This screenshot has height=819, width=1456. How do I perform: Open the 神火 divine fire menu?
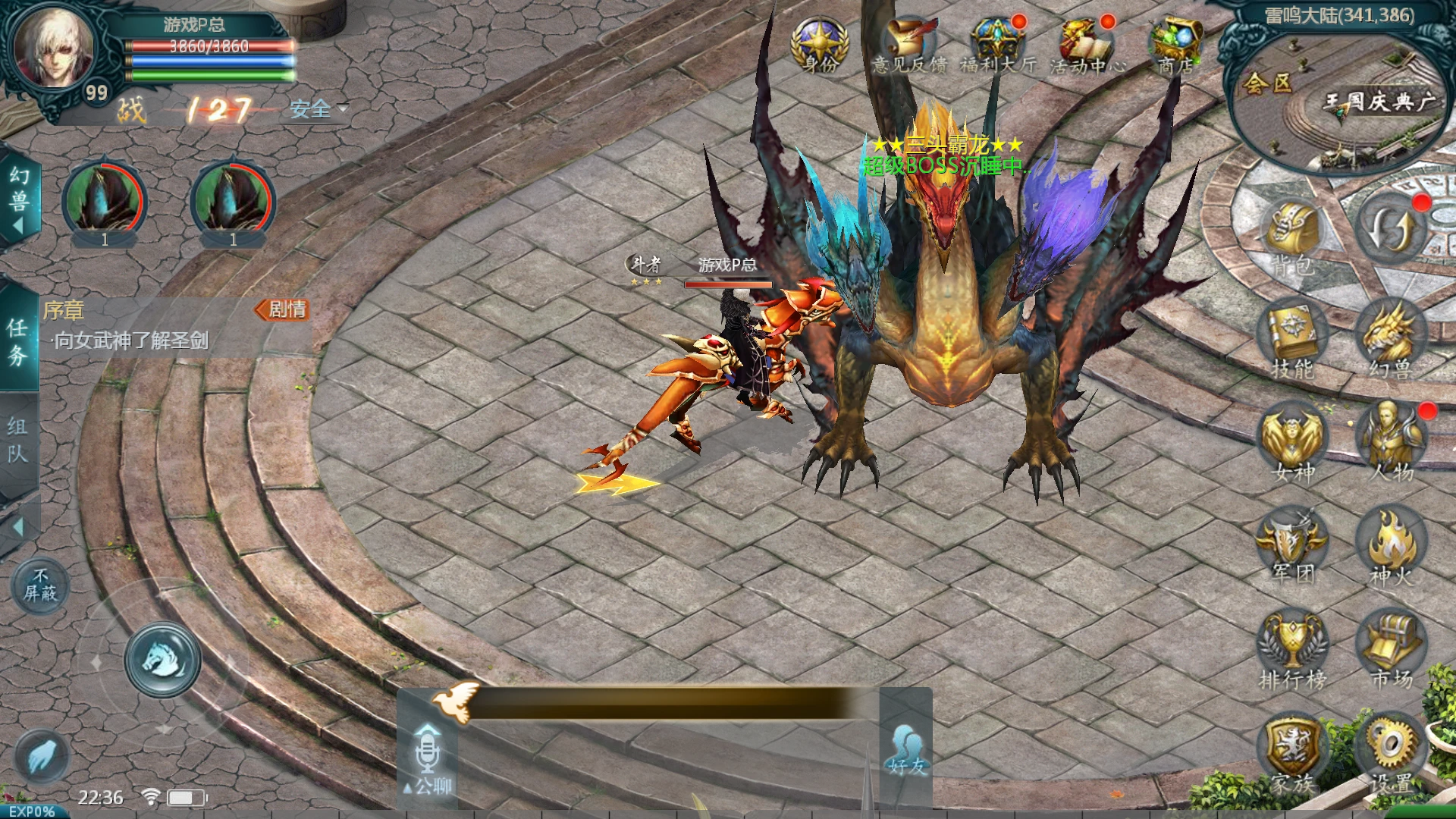(x=1391, y=546)
